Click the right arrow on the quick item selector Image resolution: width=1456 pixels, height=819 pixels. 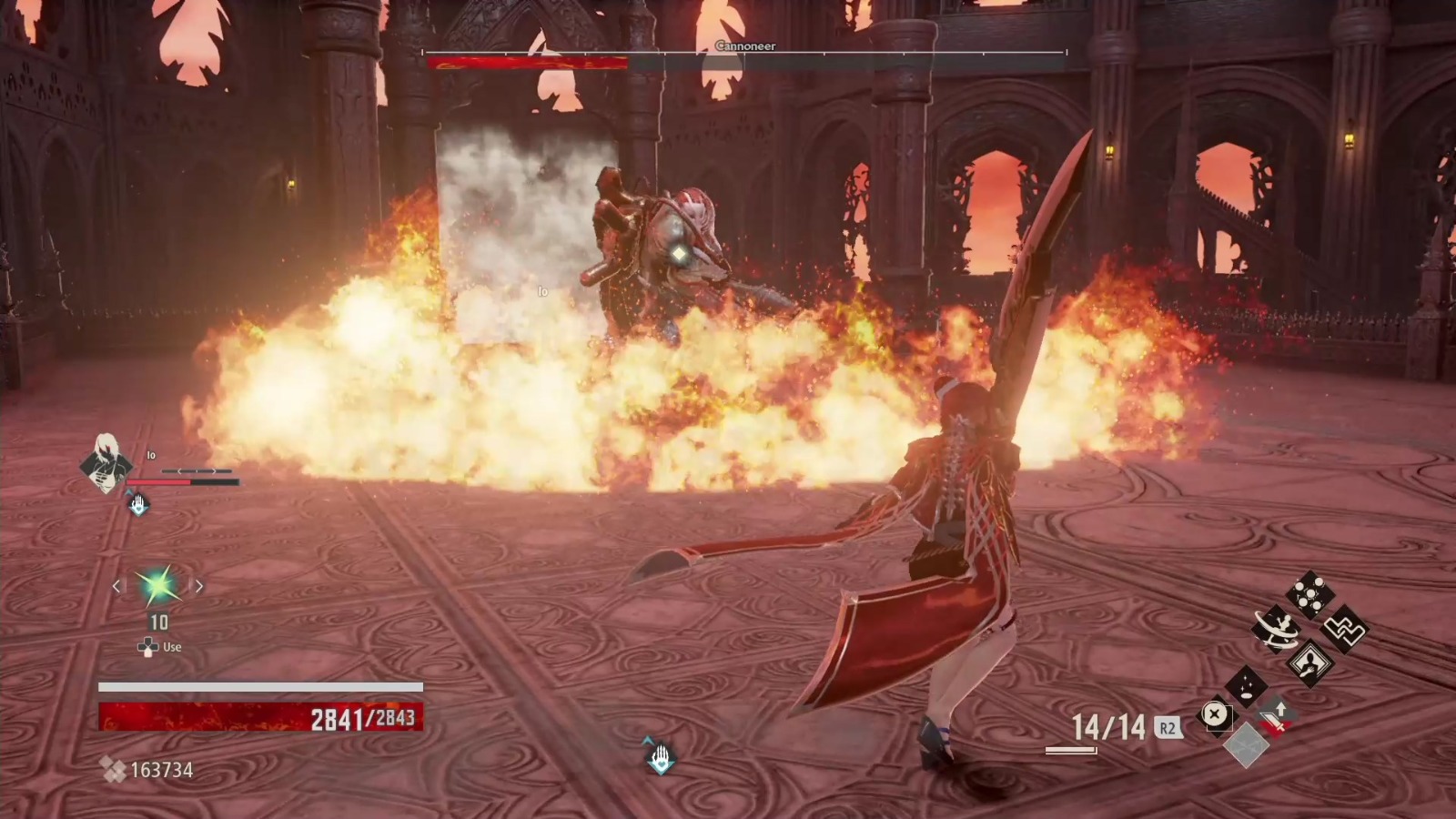(x=199, y=586)
